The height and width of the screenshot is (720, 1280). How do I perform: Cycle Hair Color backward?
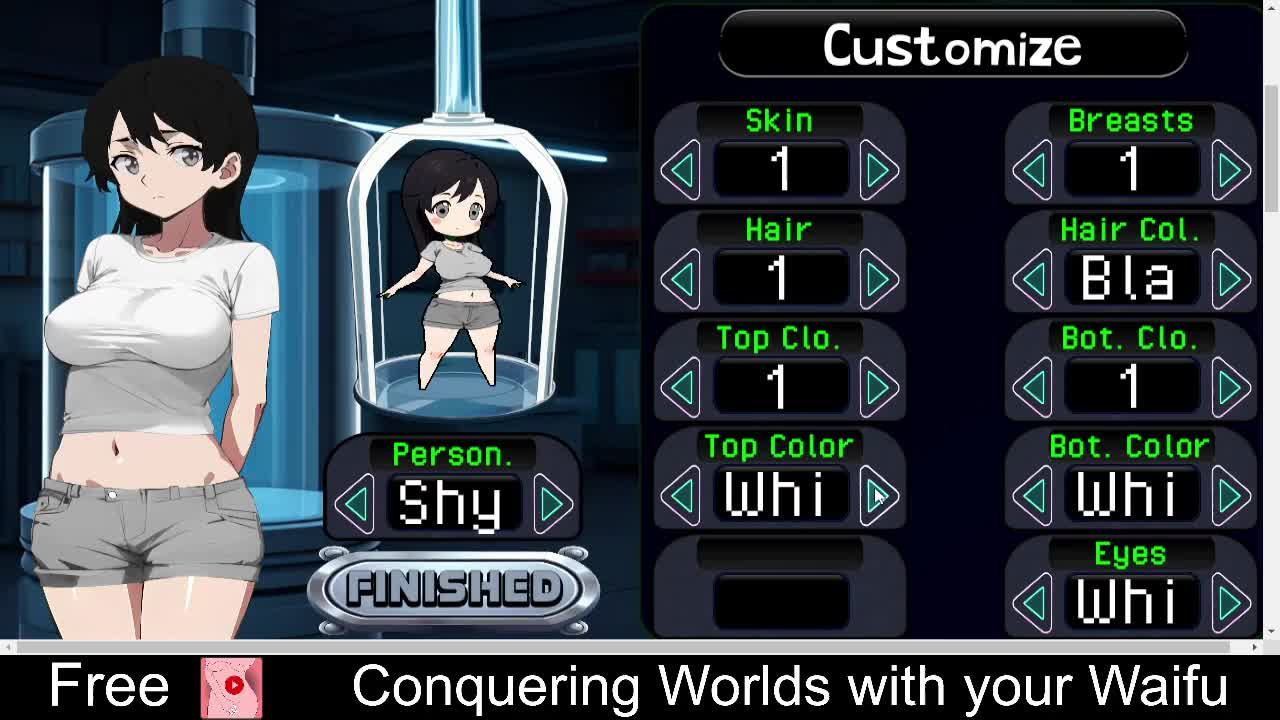(x=1033, y=279)
